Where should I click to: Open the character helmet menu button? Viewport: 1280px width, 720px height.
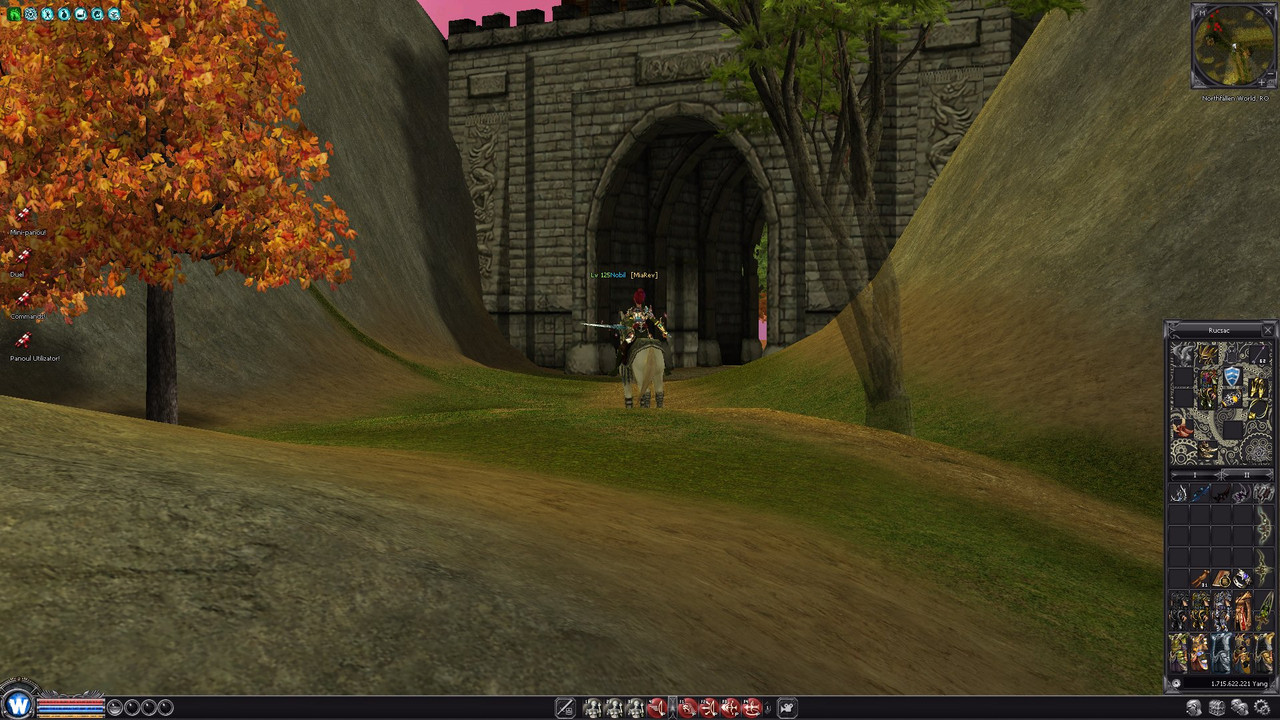pos(1194,708)
